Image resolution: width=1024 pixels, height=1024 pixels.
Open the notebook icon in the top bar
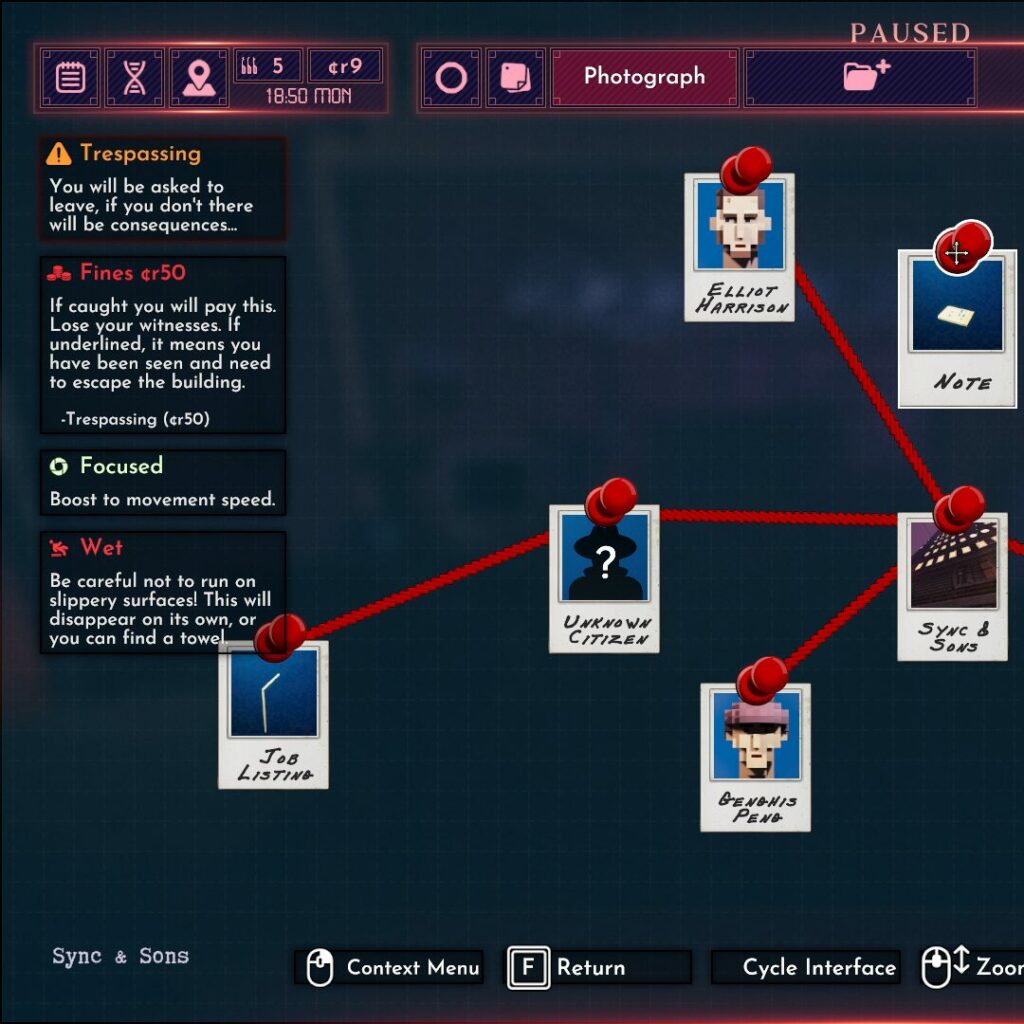70,77
